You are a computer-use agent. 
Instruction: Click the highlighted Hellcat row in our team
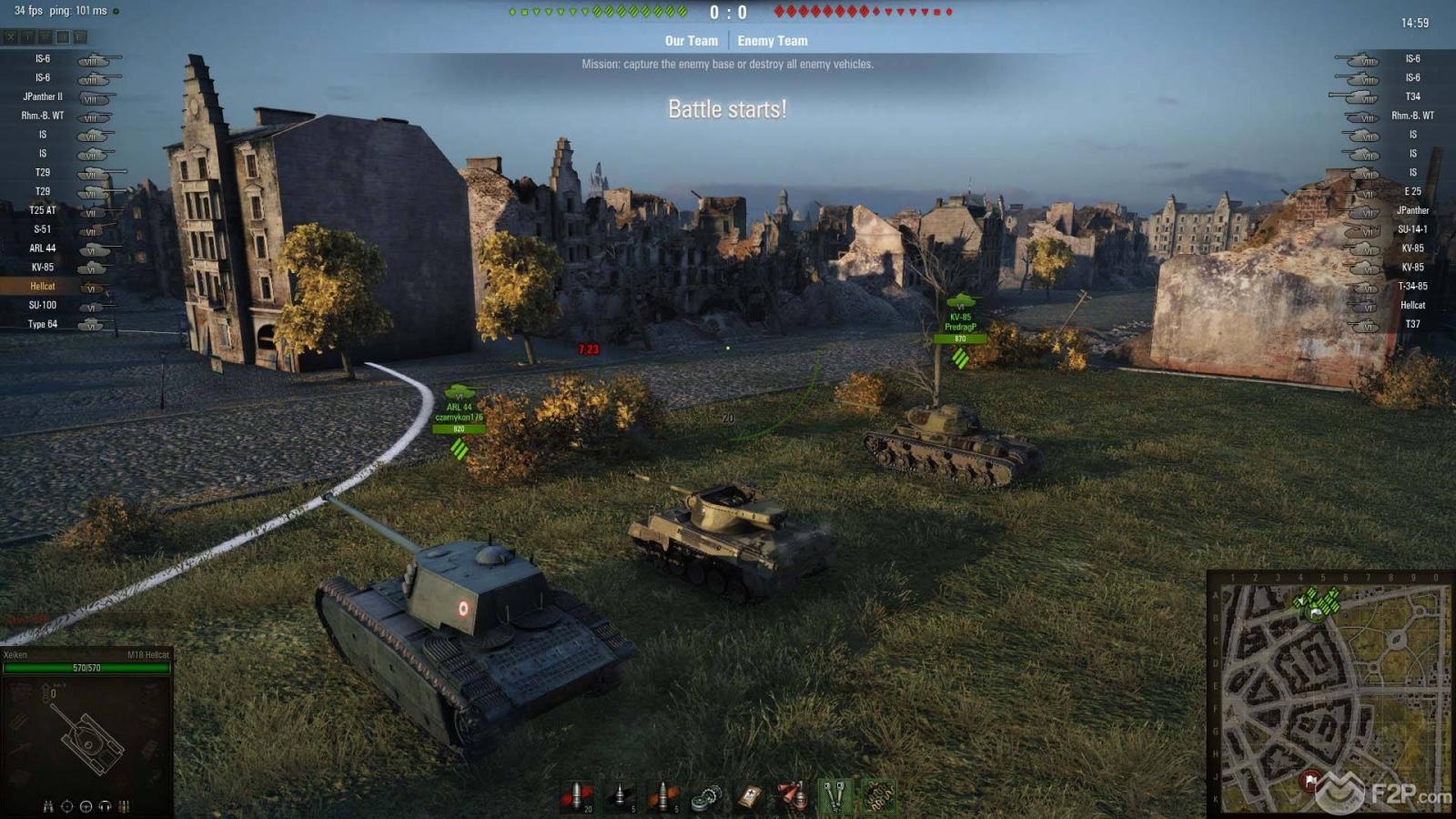tap(43, 287)
